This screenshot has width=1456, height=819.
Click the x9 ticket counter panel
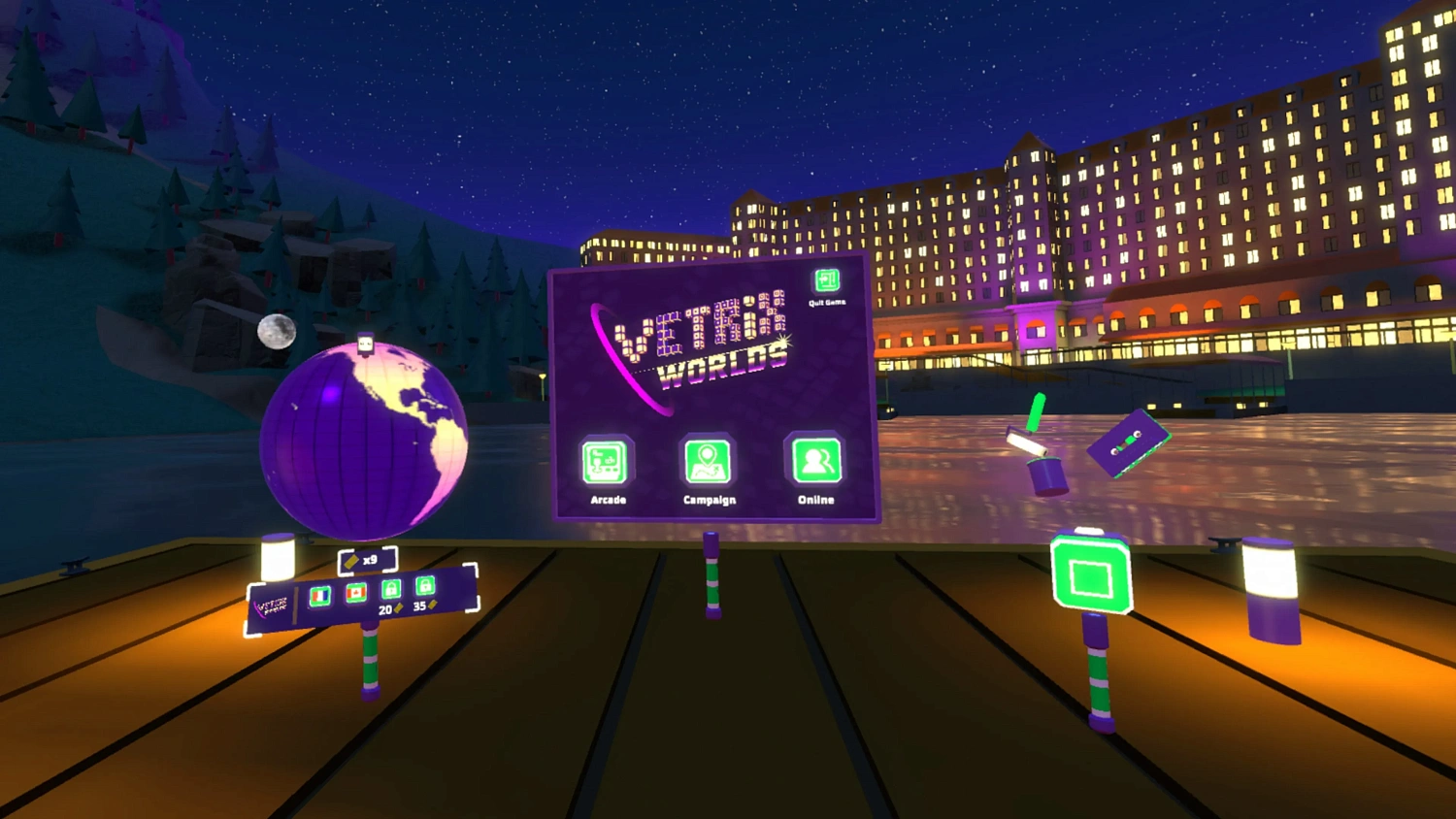(367, 561)
